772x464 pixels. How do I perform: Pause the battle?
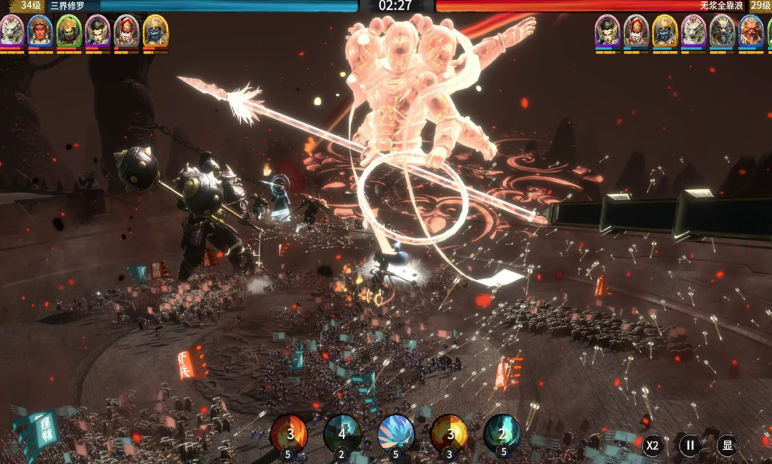coord(690,445)
